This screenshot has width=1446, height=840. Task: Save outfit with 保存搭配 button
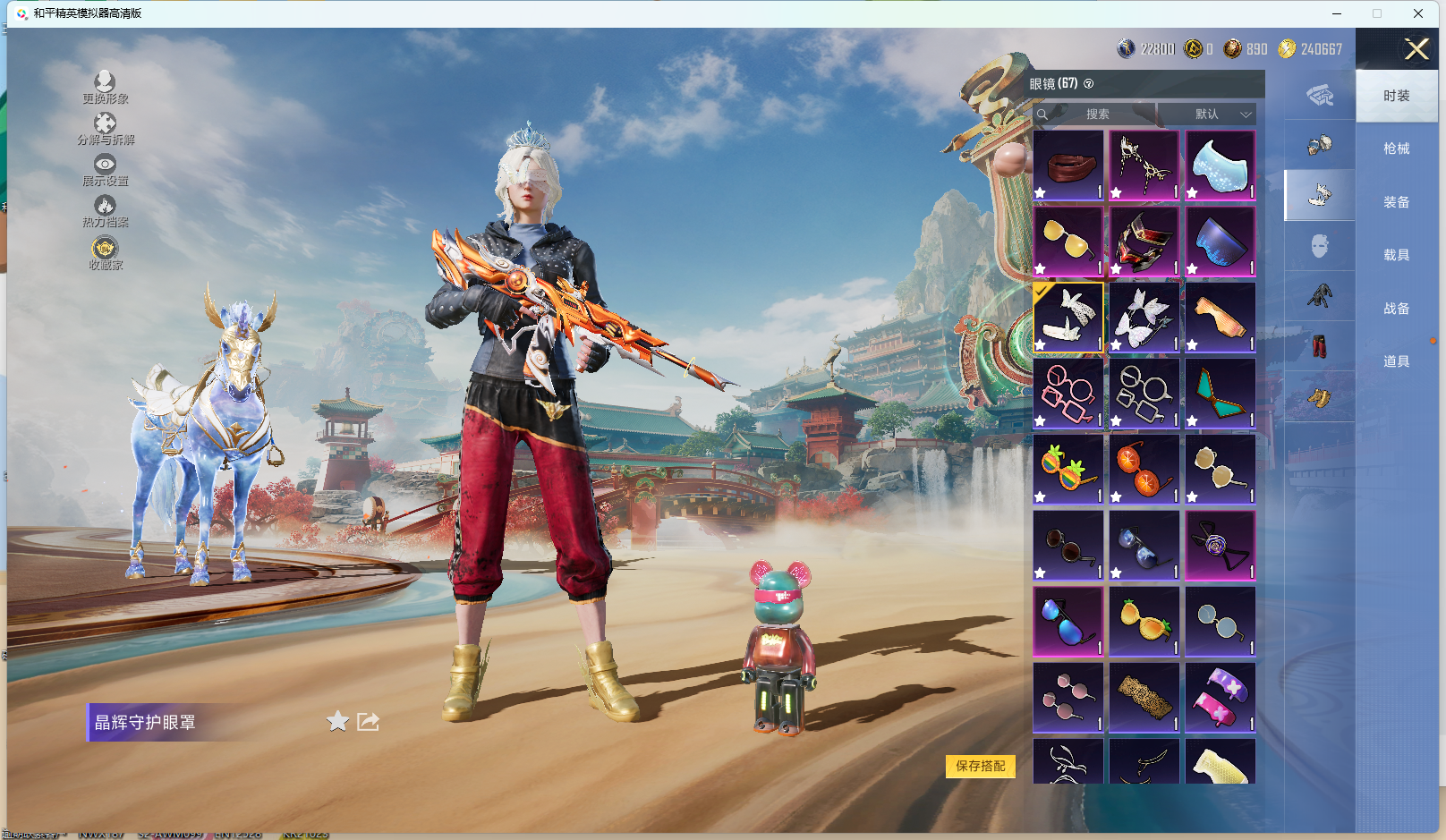coord(980,766)
